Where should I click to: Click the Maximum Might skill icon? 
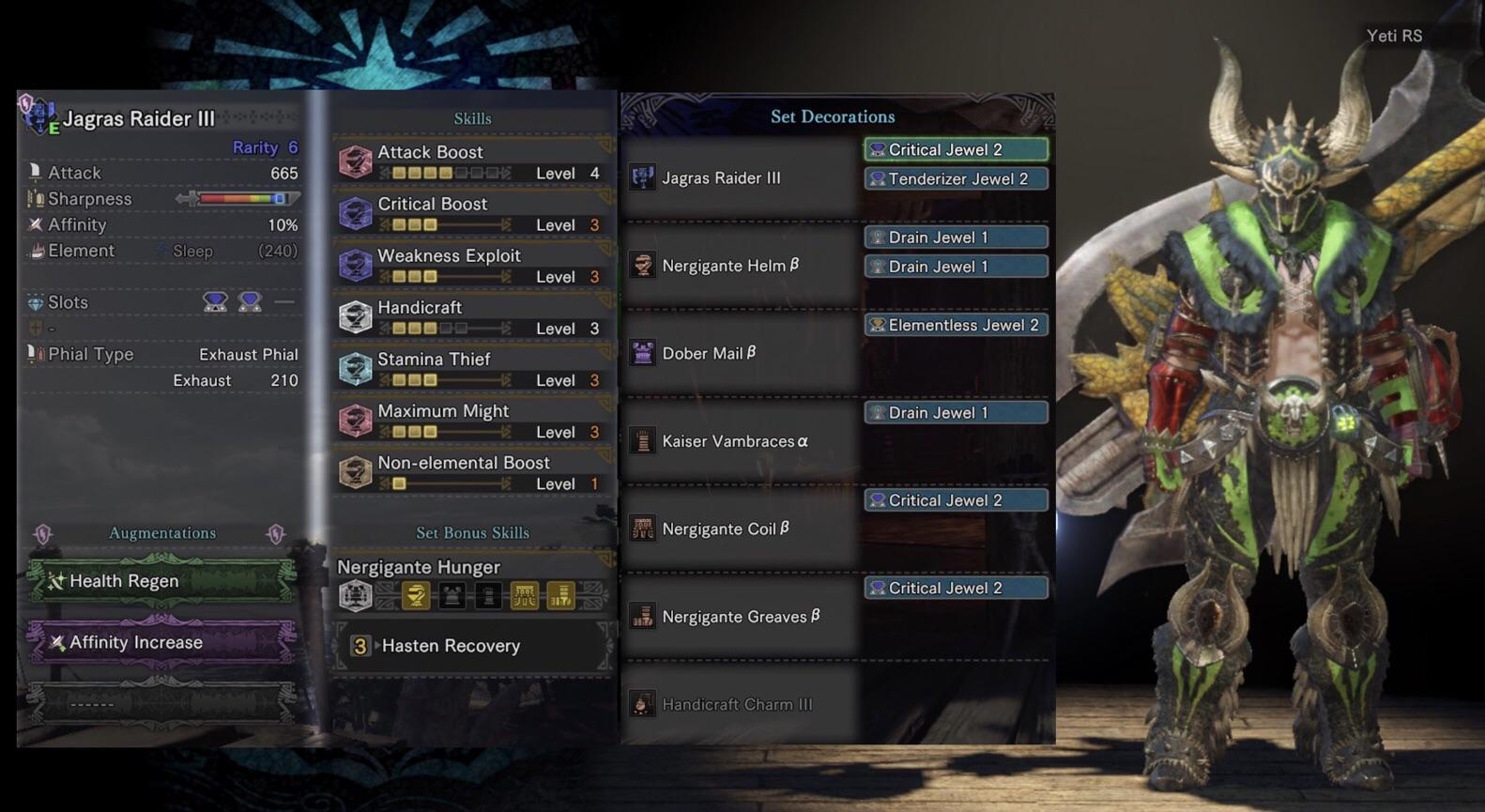(x=355, y=420)
